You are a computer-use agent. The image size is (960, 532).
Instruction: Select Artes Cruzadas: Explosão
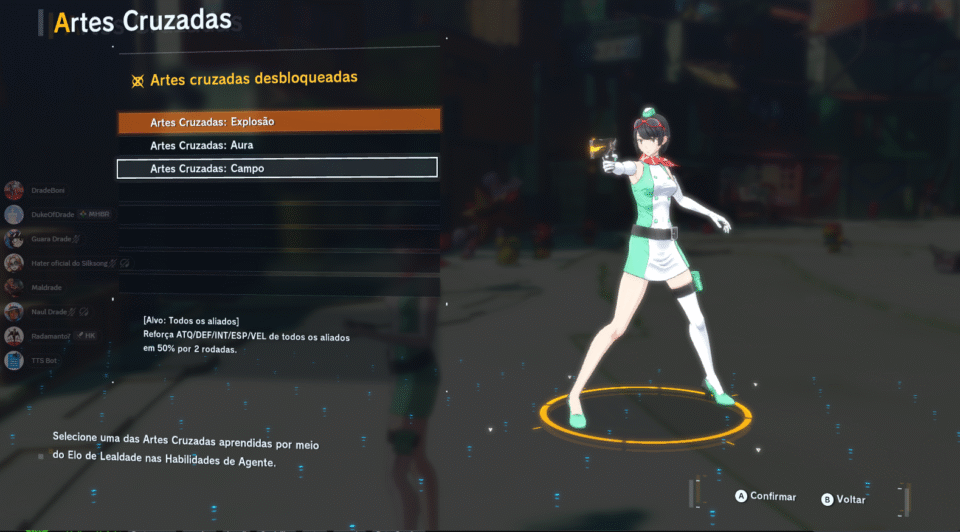coord(278,121)
